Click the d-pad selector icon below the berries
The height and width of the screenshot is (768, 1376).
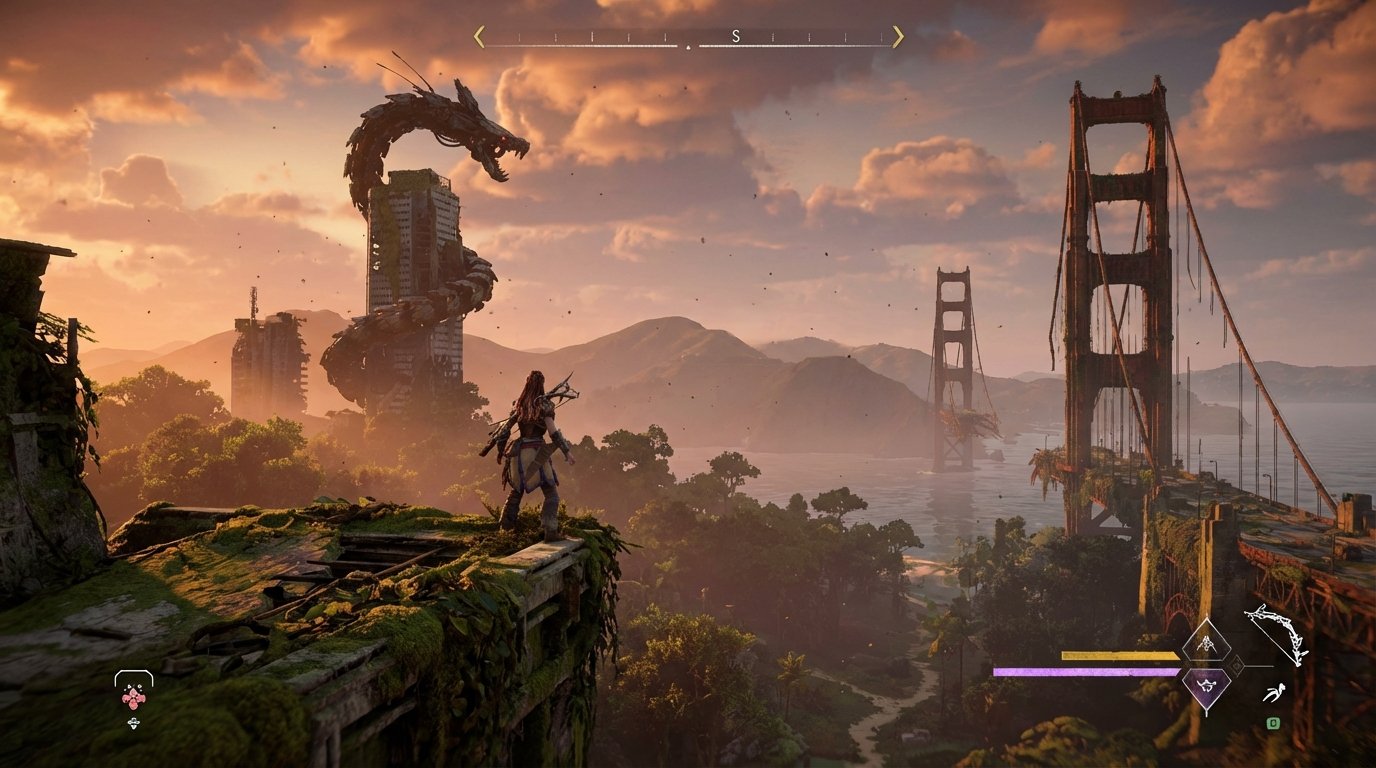click(x=133, y=723)
